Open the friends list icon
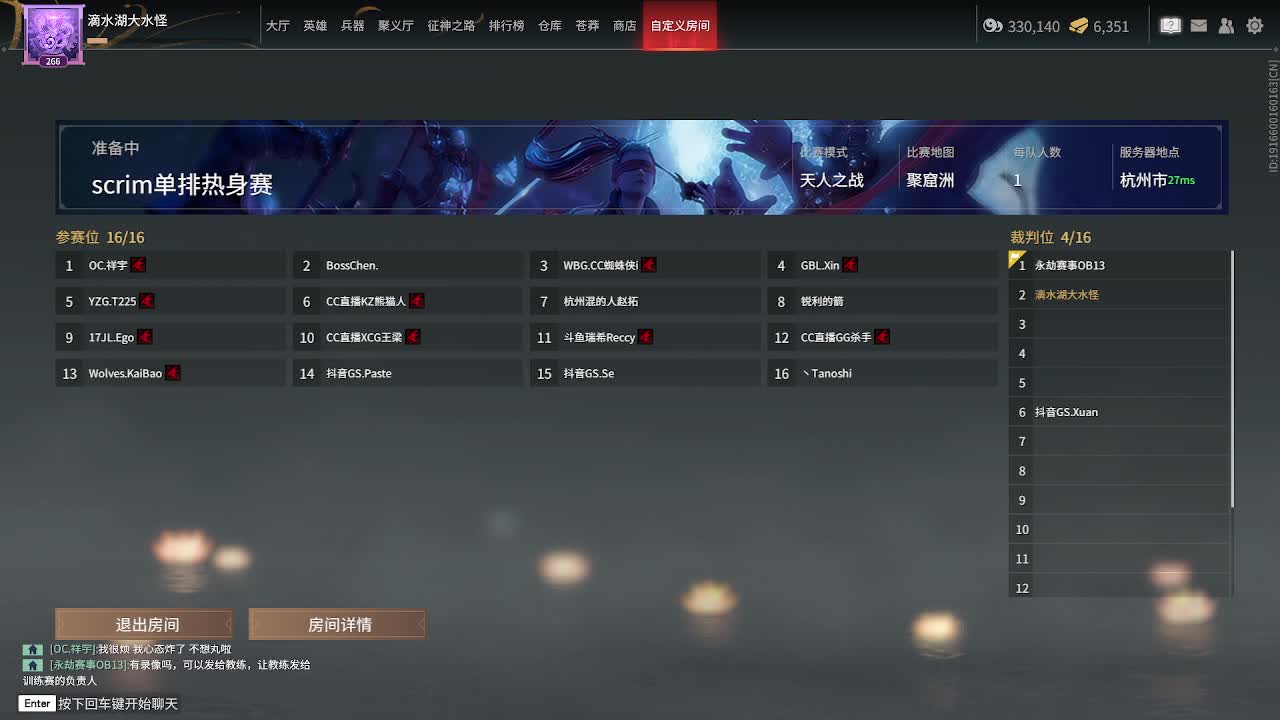The height and width of the screenshot is (720, 1280). tap(1226, 26)
